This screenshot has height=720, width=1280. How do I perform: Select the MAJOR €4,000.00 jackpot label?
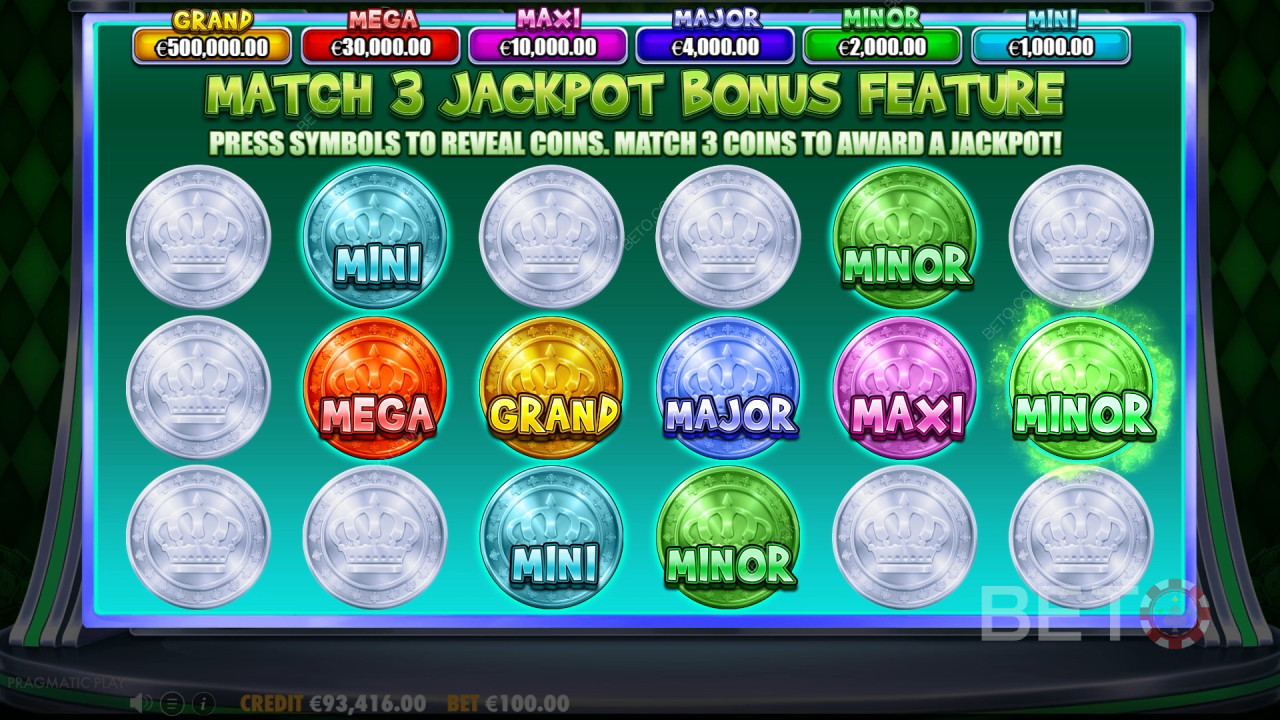pos(715,44)
